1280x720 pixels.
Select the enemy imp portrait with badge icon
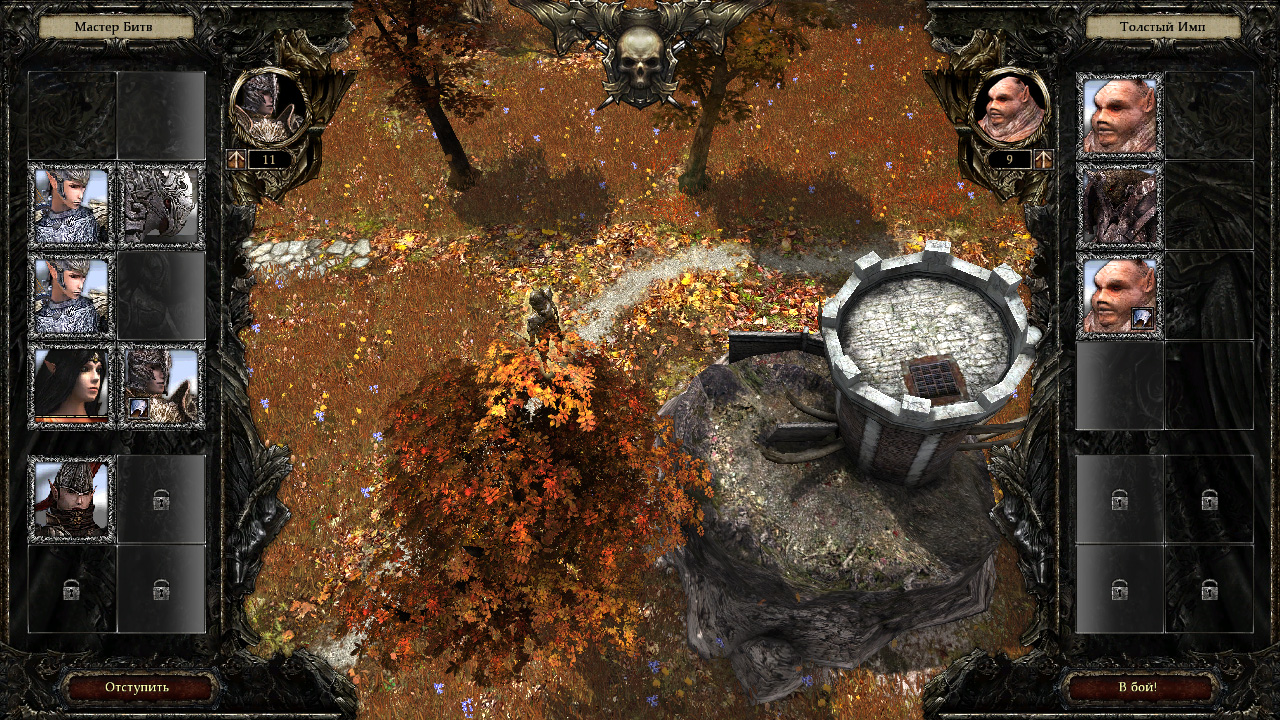coord(1120,296)
